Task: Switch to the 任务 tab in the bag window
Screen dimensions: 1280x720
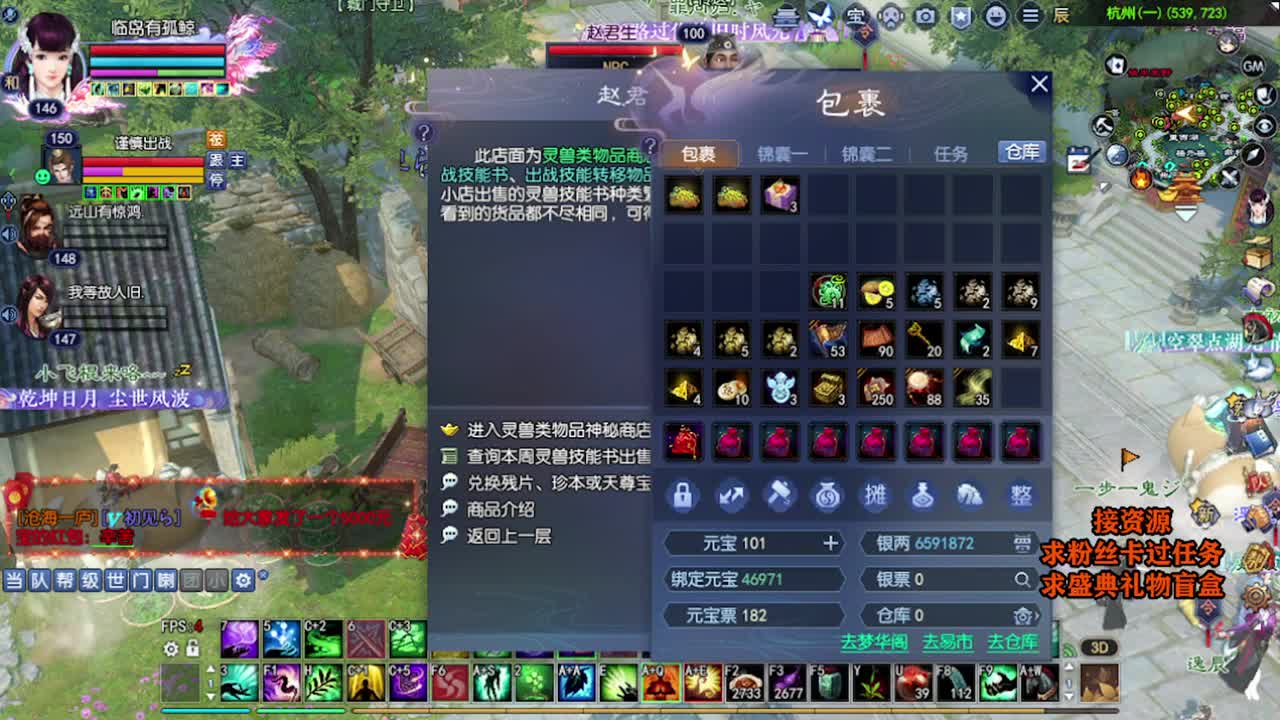Action: coord(950,151)
